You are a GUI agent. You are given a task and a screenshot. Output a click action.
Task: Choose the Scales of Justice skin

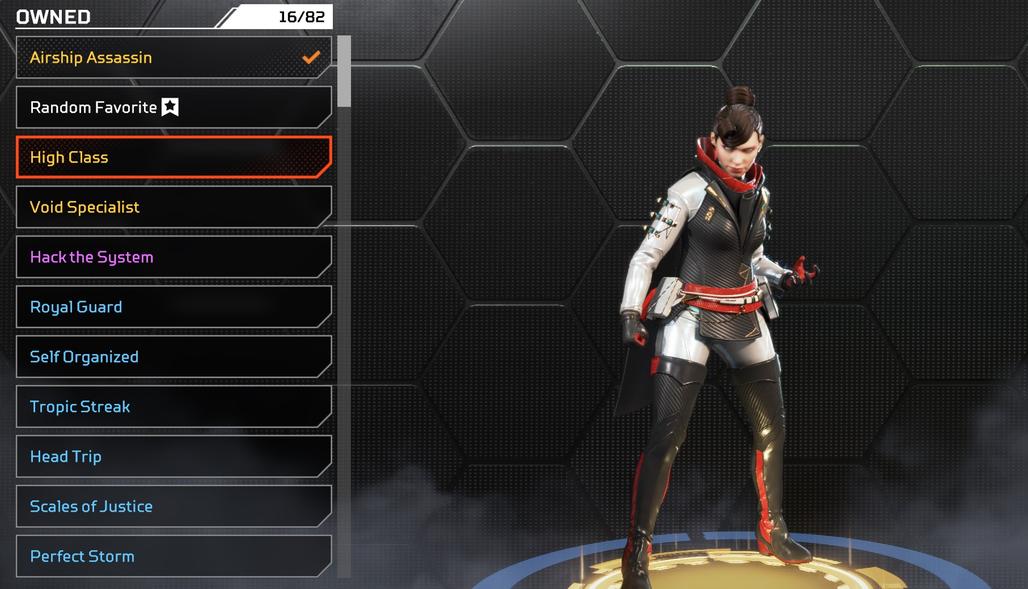pos(173,507)
